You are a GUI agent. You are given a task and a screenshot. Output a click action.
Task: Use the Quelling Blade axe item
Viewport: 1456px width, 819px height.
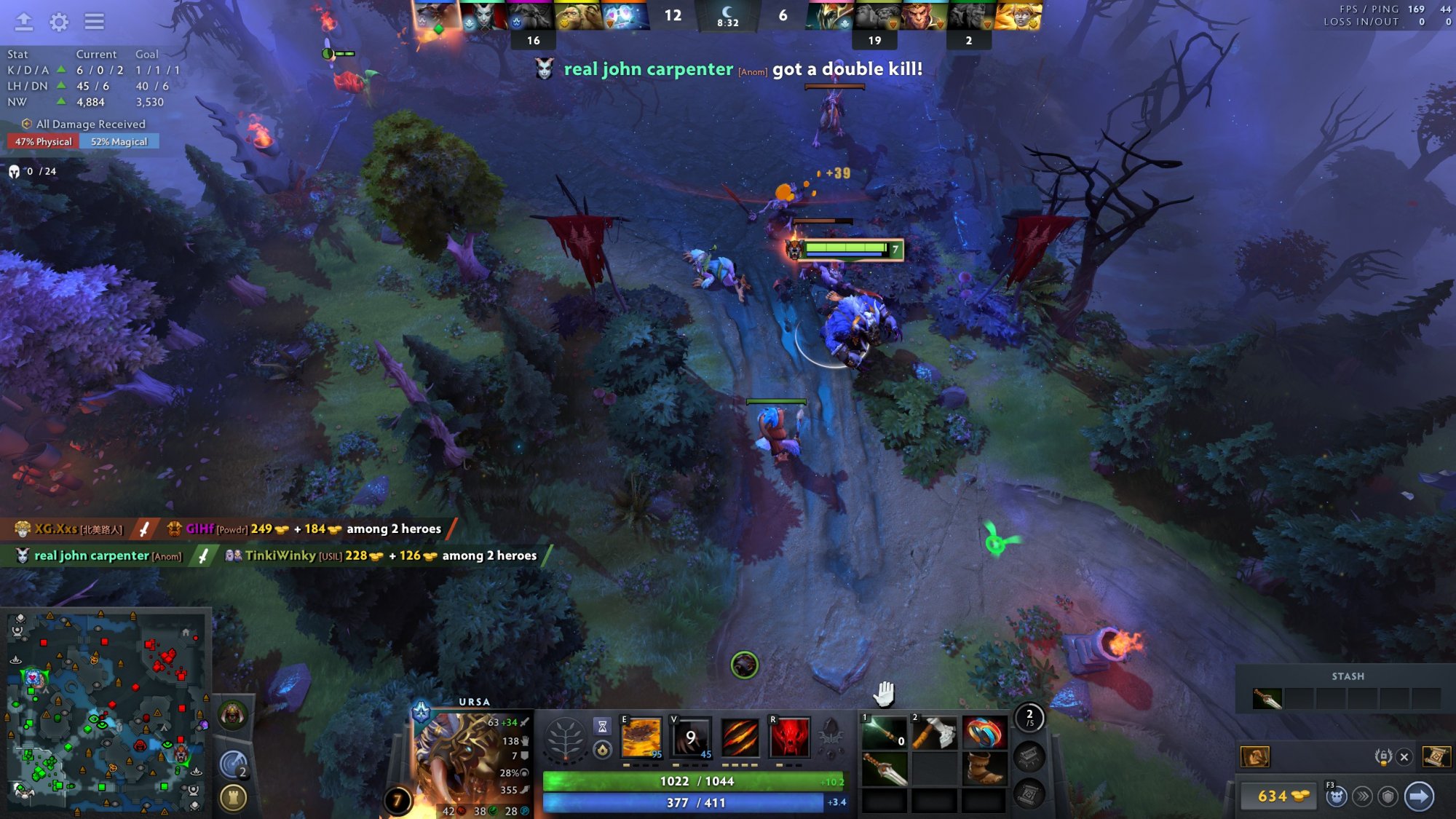coord(934,733)
